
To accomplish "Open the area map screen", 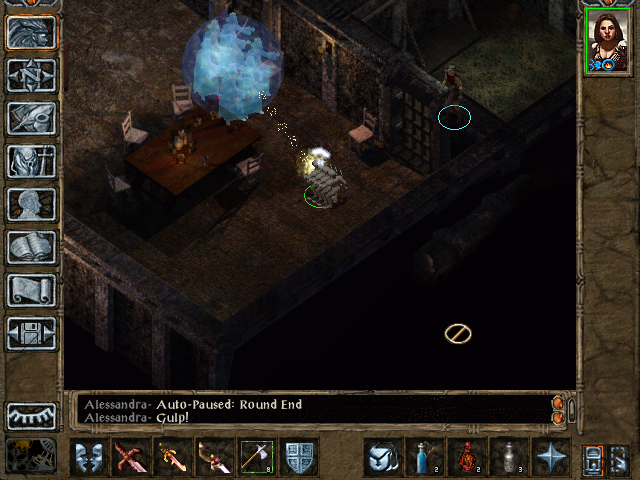I will [x=32, y=76].
